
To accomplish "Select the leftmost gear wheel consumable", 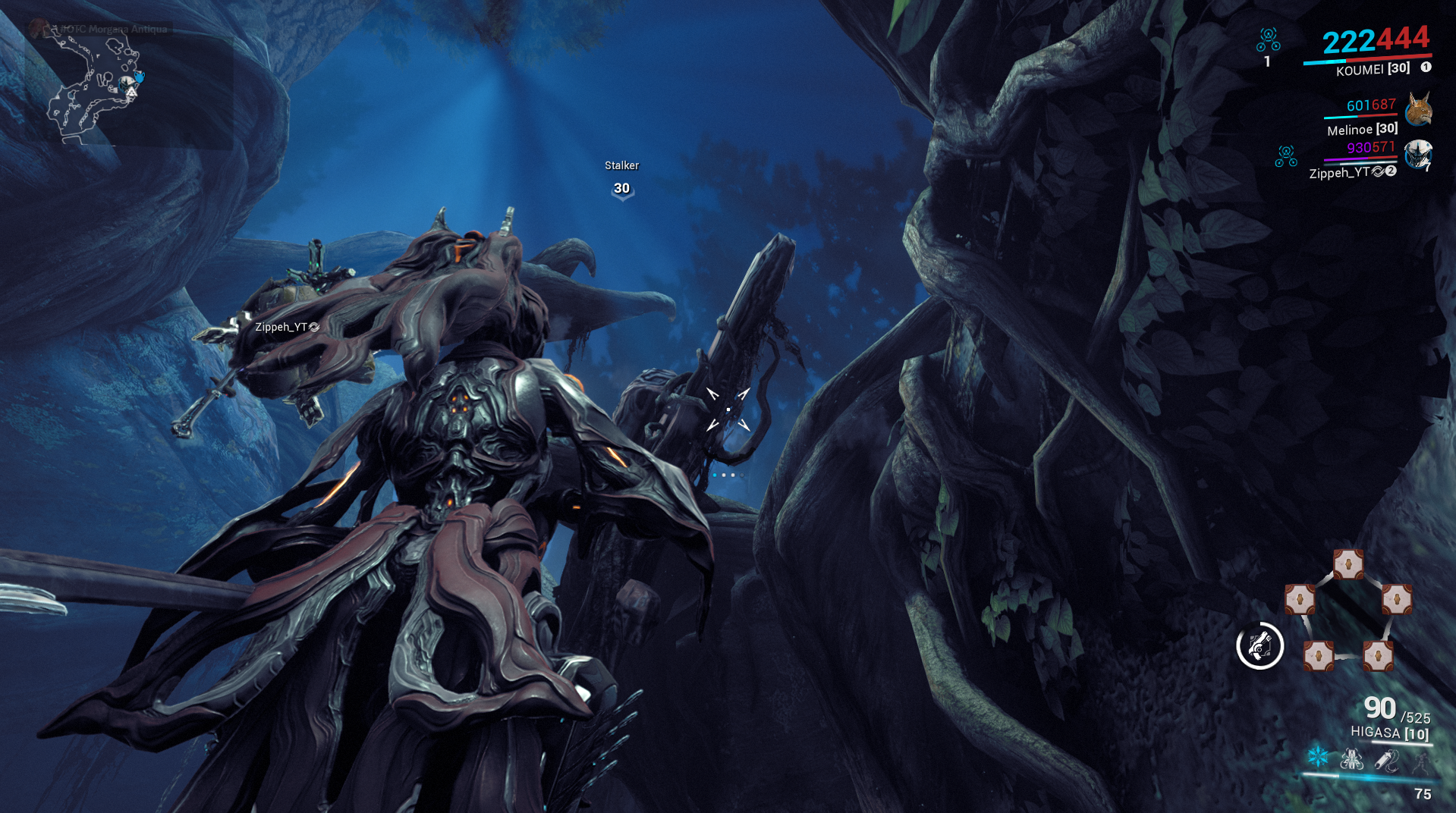I will pyautogui.click(x=1299, y=599).
